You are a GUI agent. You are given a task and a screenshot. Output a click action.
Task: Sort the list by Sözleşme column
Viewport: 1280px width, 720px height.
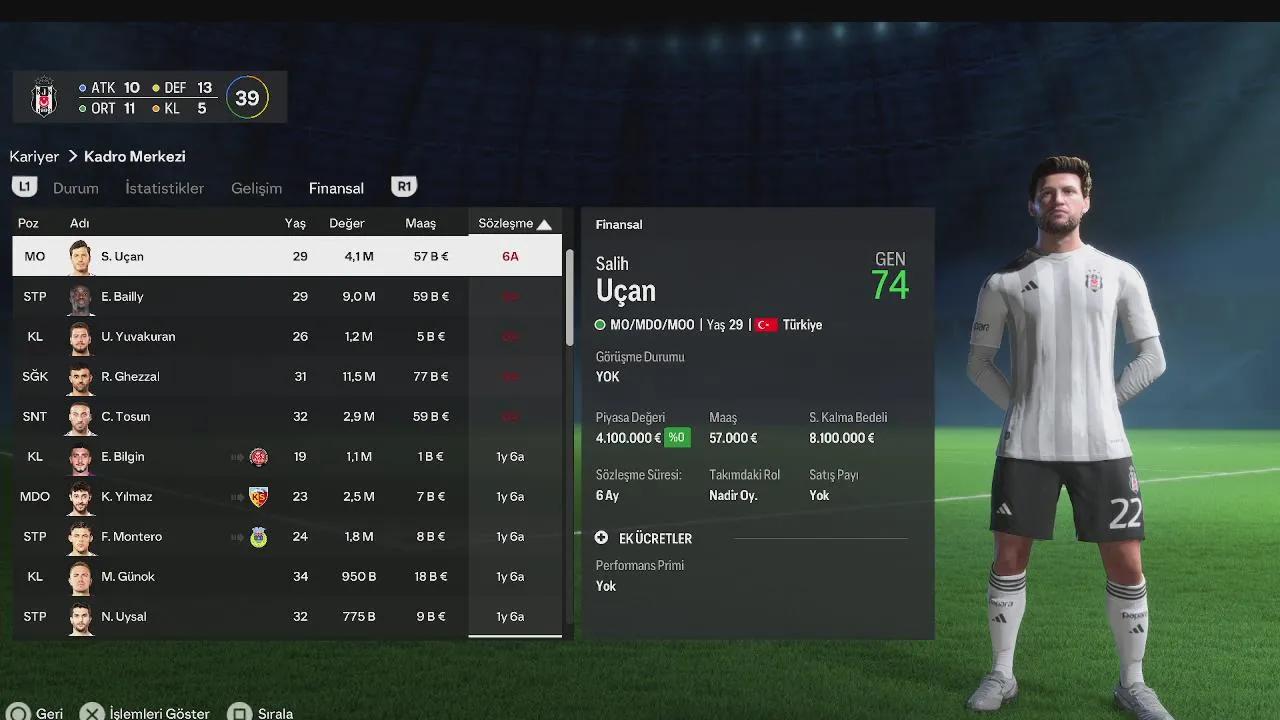514,224
